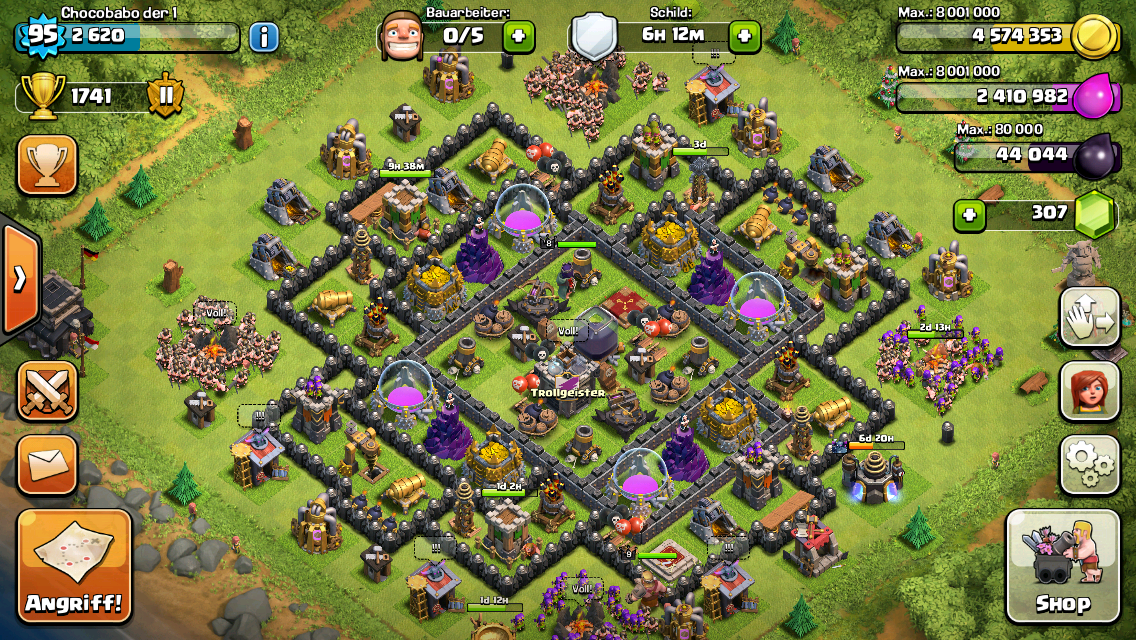
Task: Expand the orange side arrow panel
Action: tap(20, 279)
